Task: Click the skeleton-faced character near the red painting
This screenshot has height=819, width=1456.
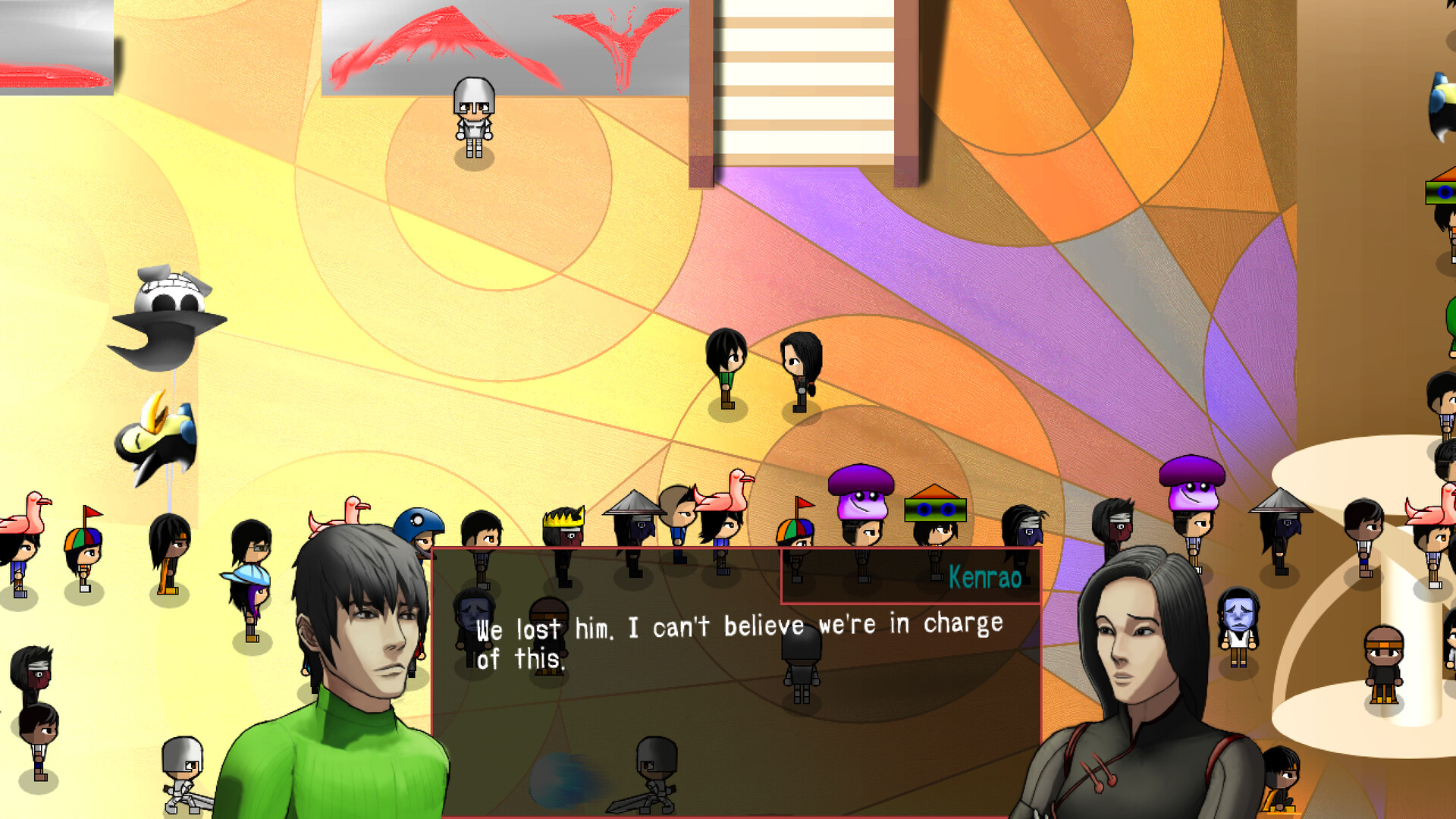Action: pos(472,114)
